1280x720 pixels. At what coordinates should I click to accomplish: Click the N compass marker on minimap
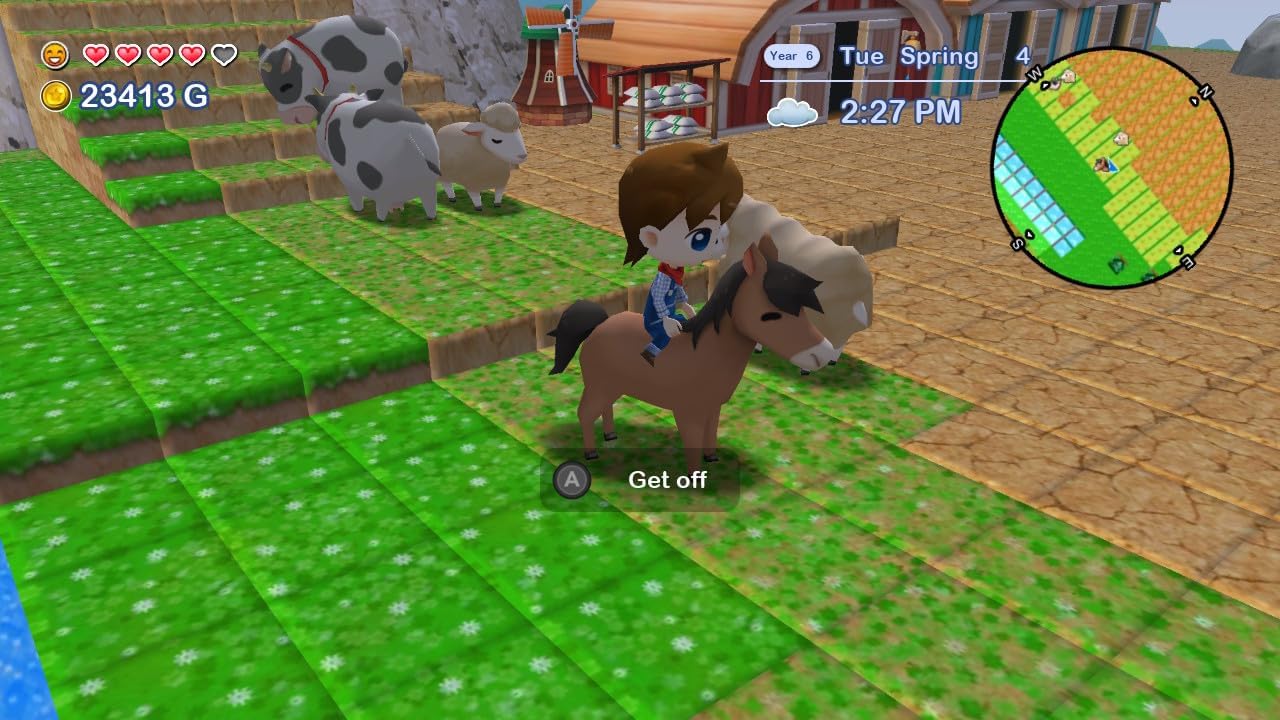(x=1206, y=92)
